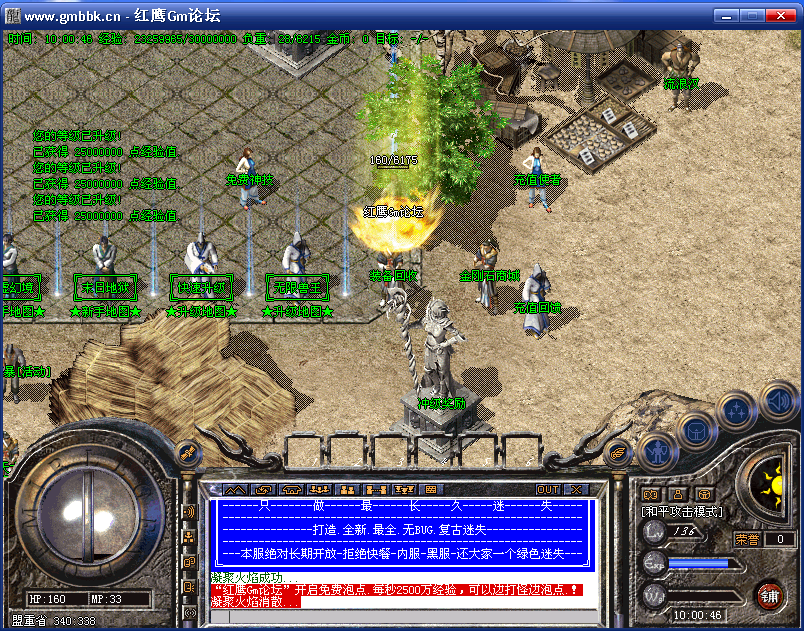Click the mountain-shaped icon in chat toolbar
Screen dimensions: 804x631
[x=234, y=490]
